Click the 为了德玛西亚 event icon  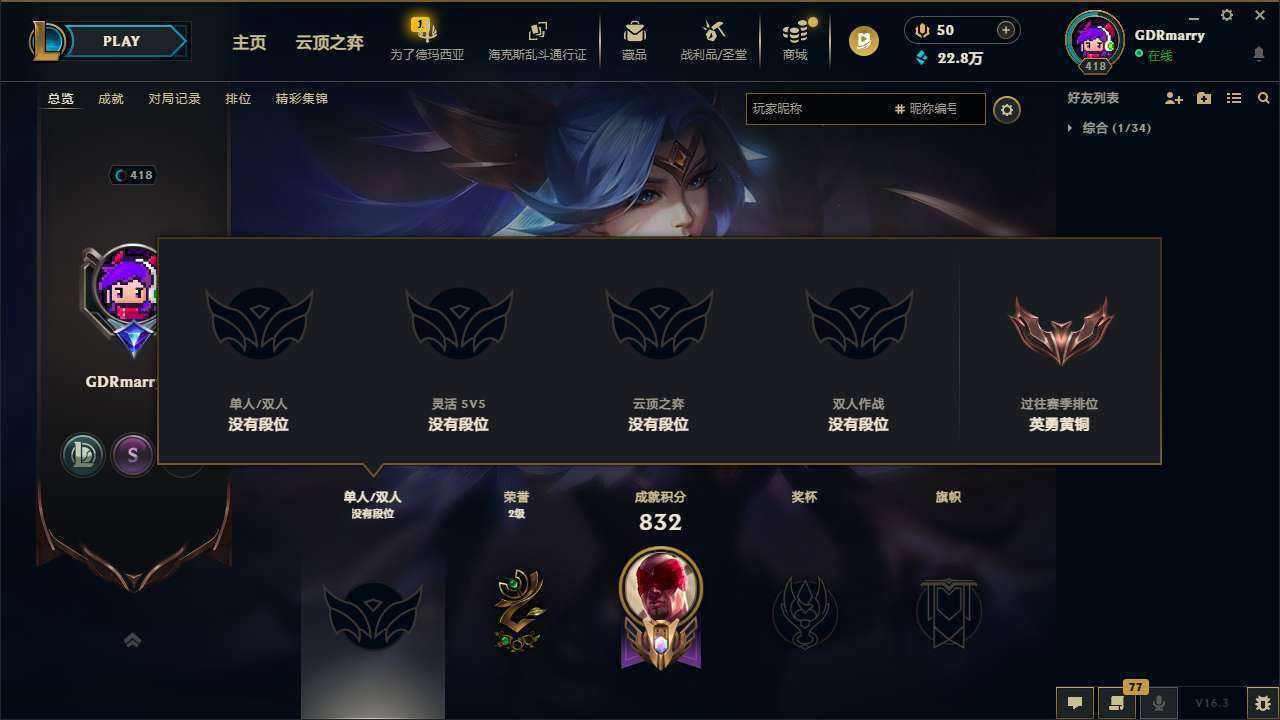coord(426,40)
